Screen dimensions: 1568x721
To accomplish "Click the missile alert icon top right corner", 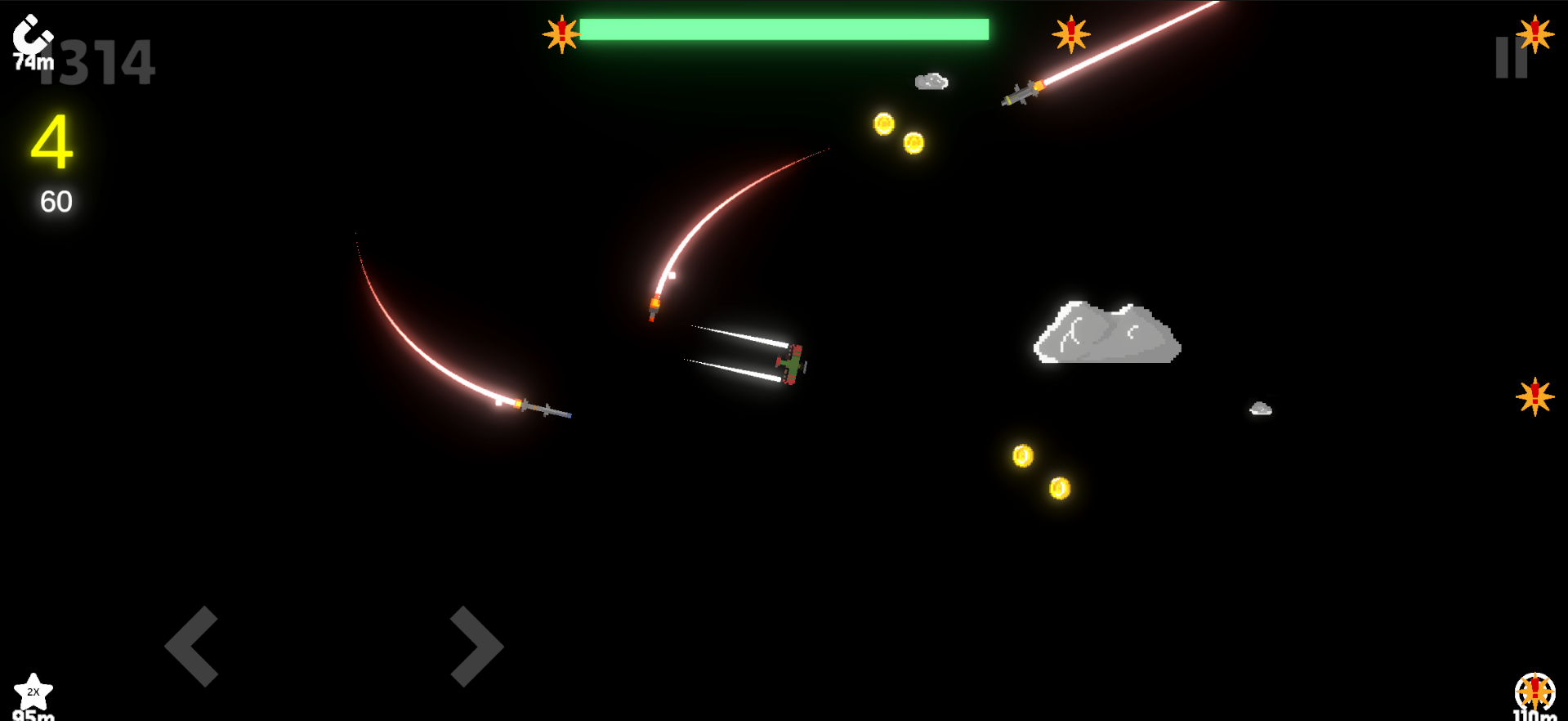I will [x=1534, y=36].
